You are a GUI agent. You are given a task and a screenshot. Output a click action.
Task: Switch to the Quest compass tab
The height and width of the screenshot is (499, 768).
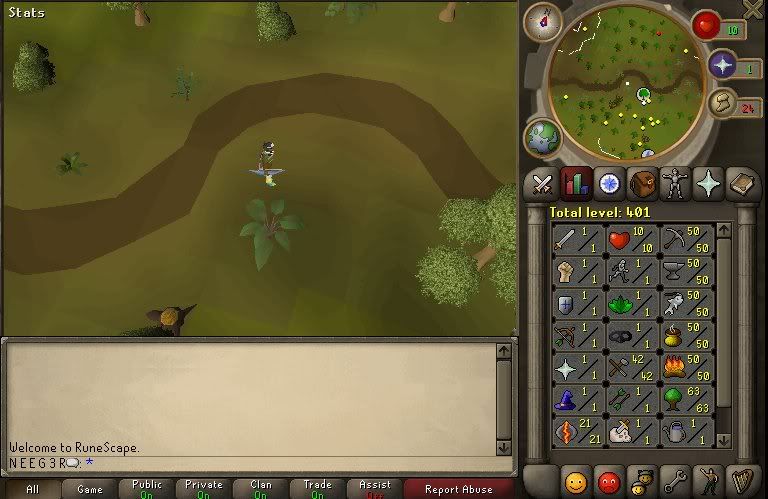[x=609, y=184]
